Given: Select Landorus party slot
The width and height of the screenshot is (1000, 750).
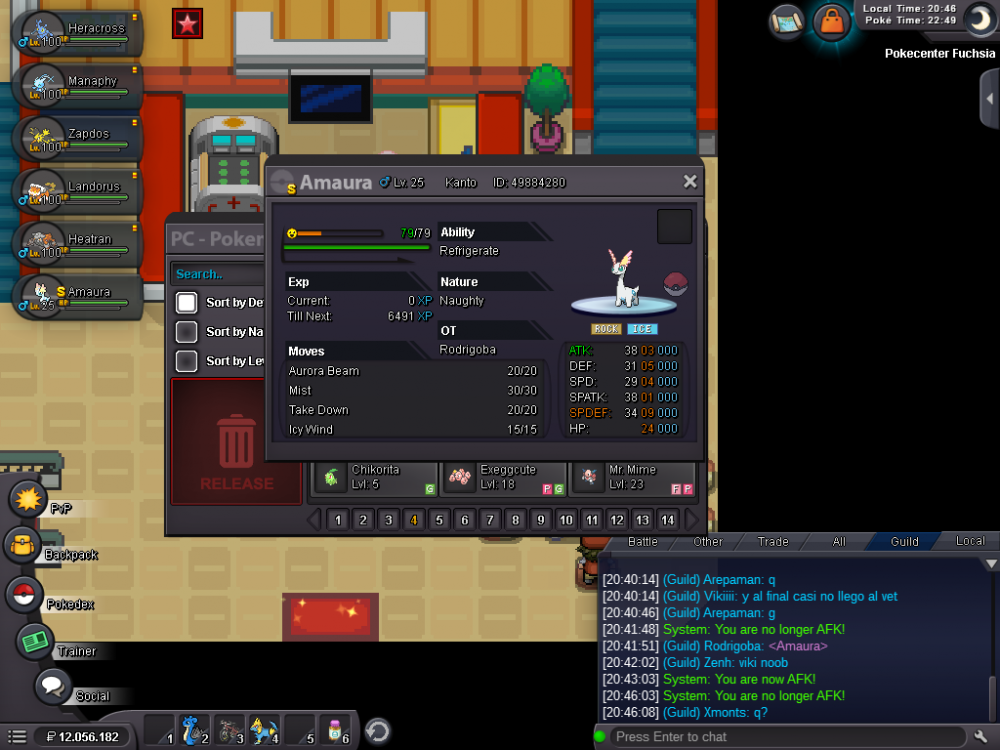Looking at the screenshot, I should pyautogui.click(x=78, y=190).
